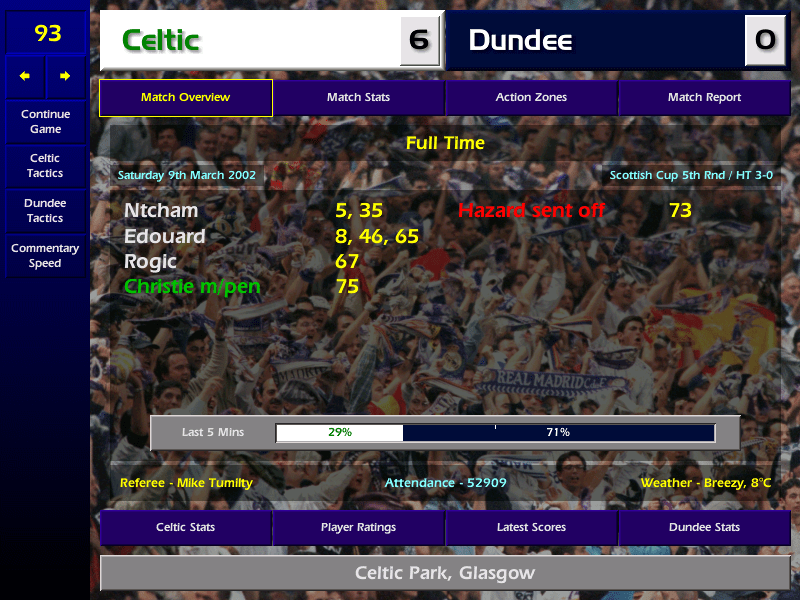Select the Celtic Park, Glasgow stadium bar
The height and width of the screenshot is (600, 800).
(x=445, y=574)
